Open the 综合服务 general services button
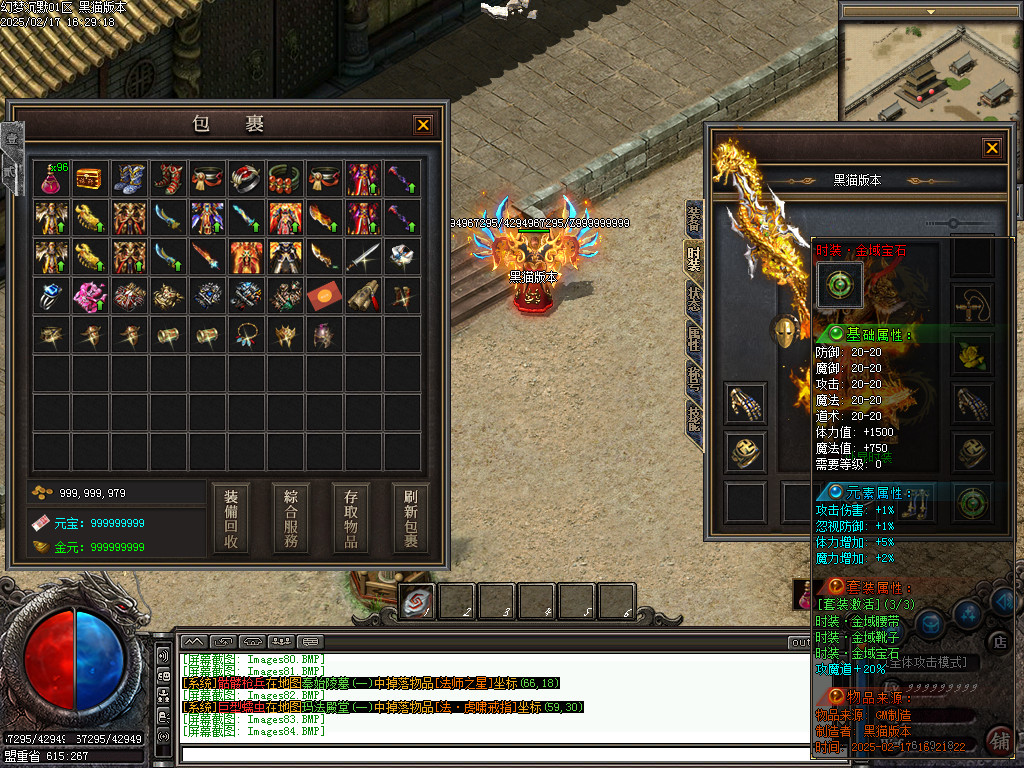 (x=291, y=519)
